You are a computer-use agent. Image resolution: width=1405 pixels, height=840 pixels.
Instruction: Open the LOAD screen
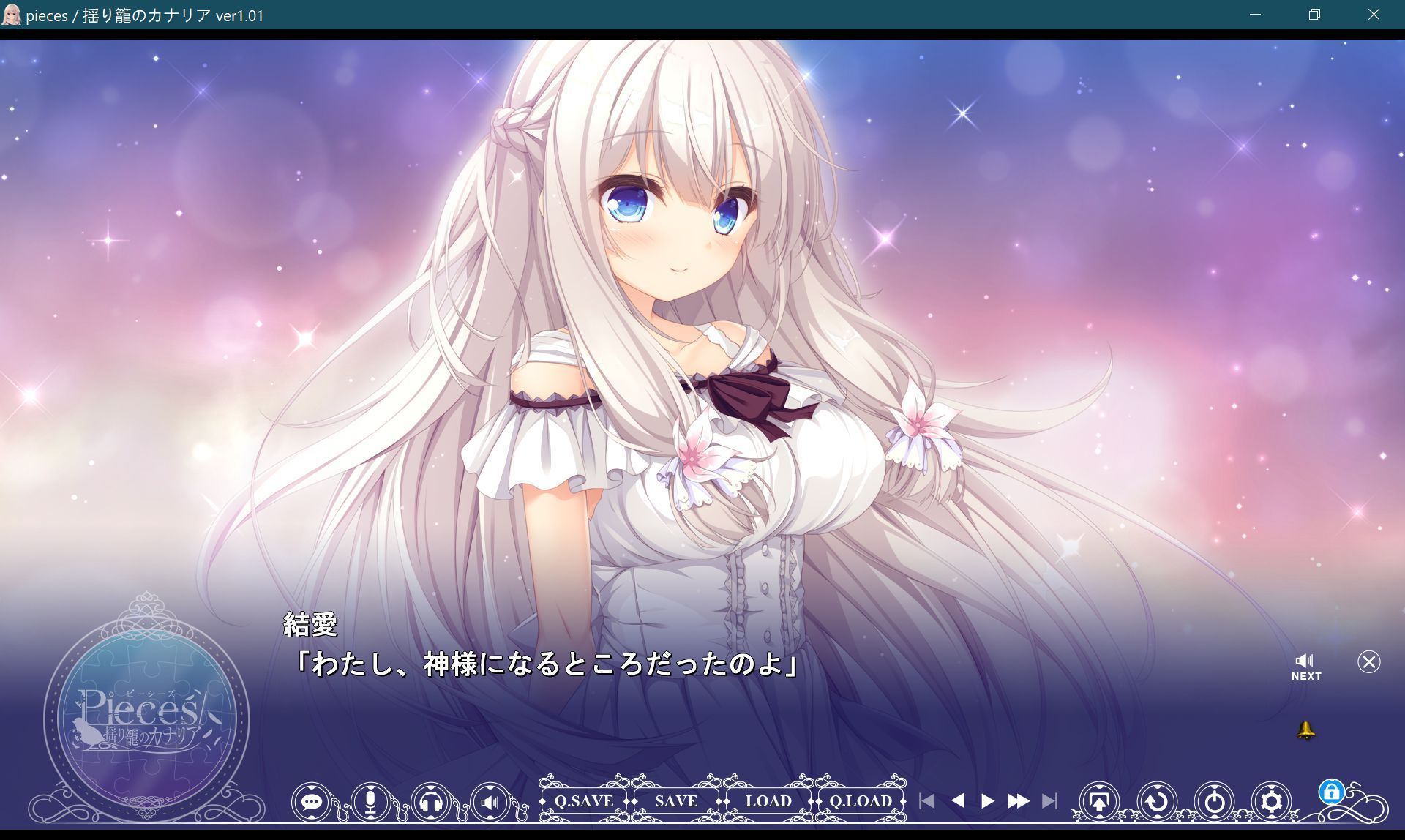(x=768, y=801)
